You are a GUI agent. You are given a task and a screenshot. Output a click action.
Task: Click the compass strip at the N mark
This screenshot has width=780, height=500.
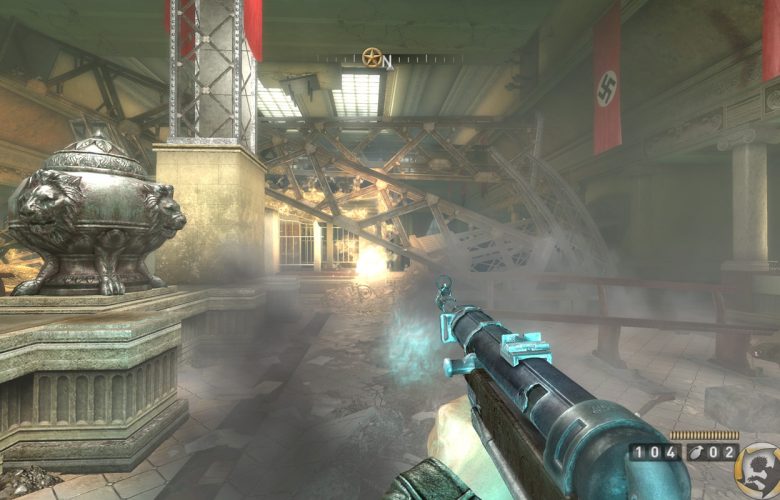pos(387,60)
